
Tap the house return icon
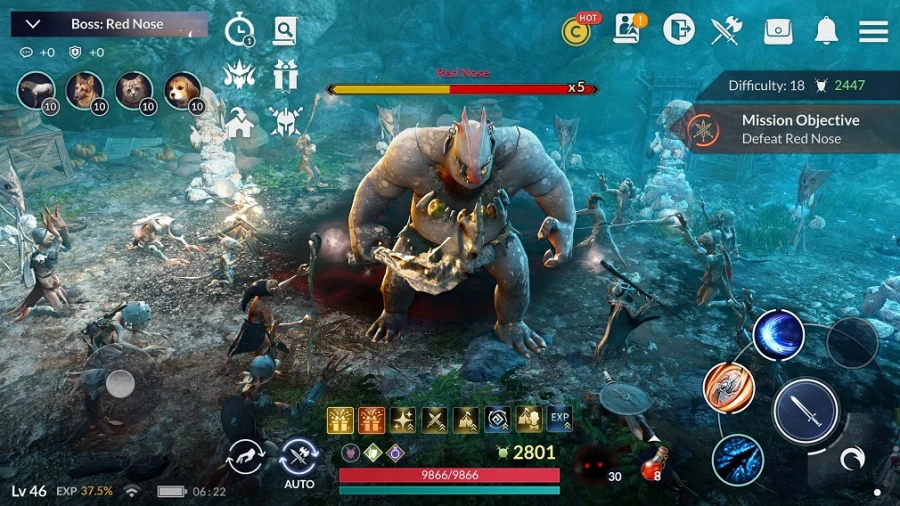click(x=239, y=124)
